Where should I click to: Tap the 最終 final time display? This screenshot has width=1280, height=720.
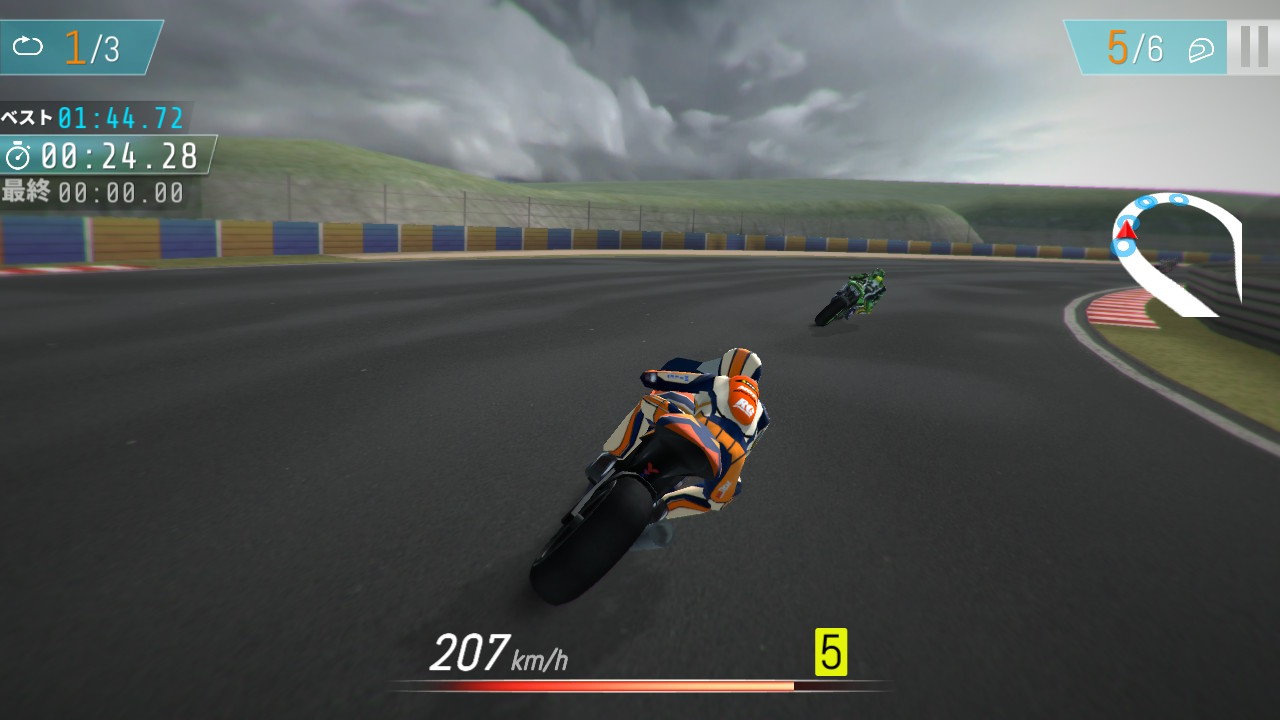(x=85, y=189)
